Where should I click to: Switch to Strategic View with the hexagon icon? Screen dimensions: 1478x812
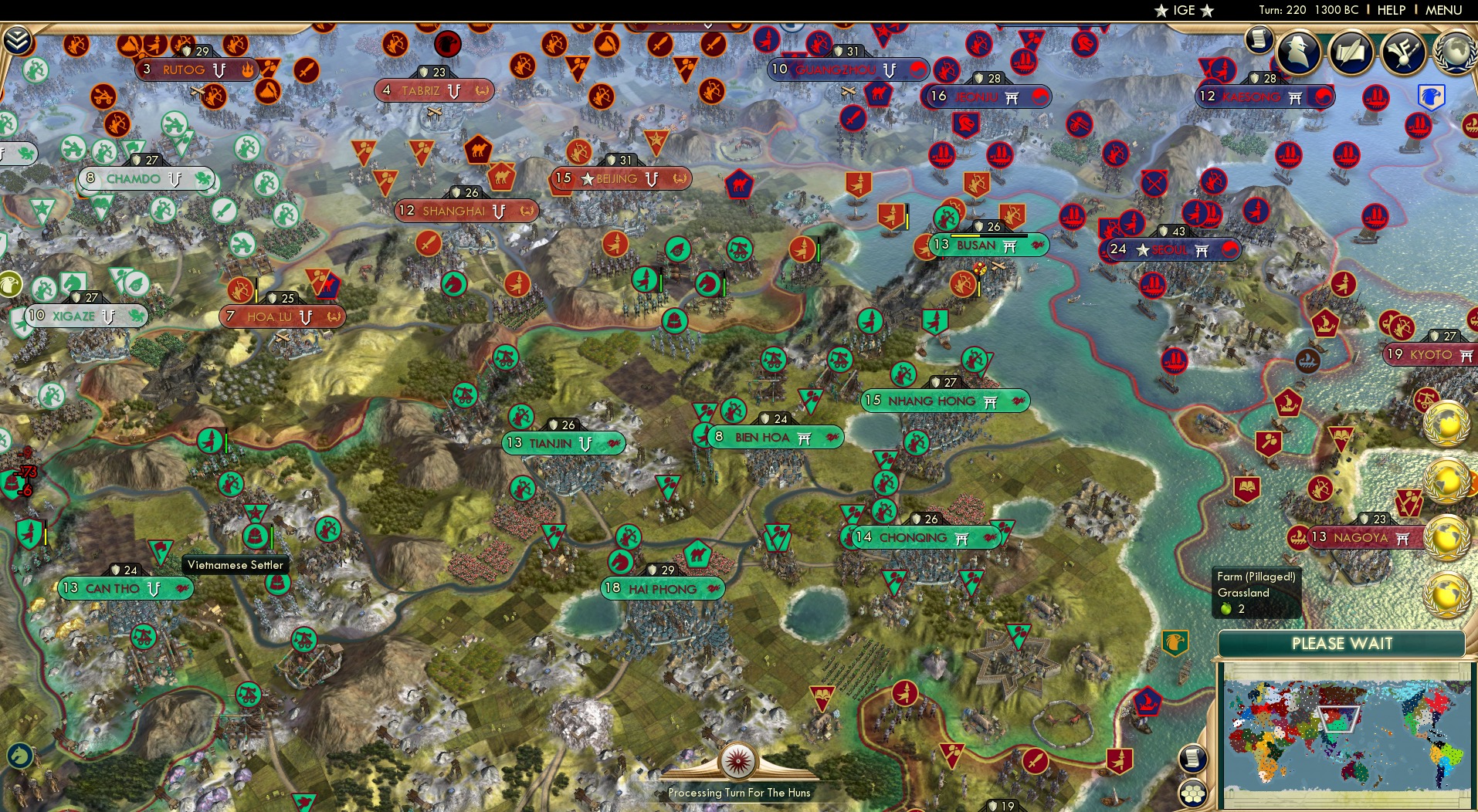[x=1194, y=791]
